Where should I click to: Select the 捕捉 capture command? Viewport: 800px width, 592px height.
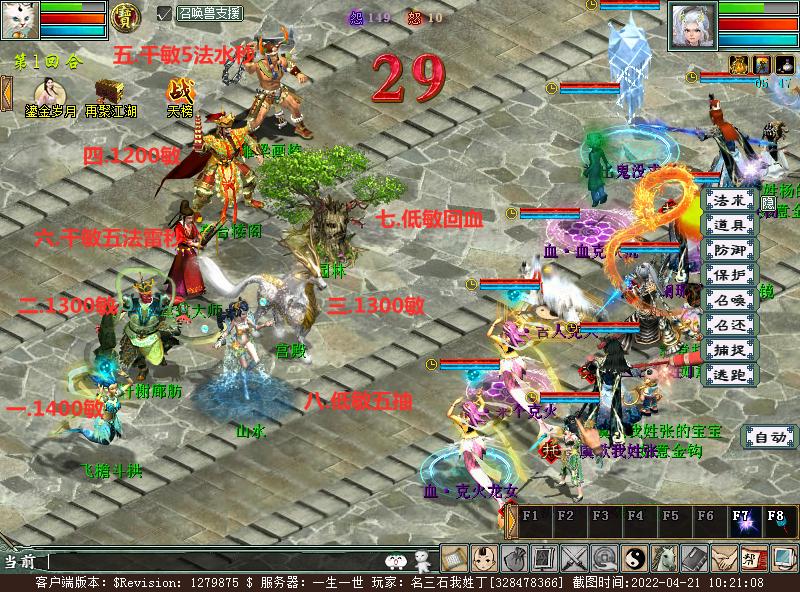click(730, 350)
